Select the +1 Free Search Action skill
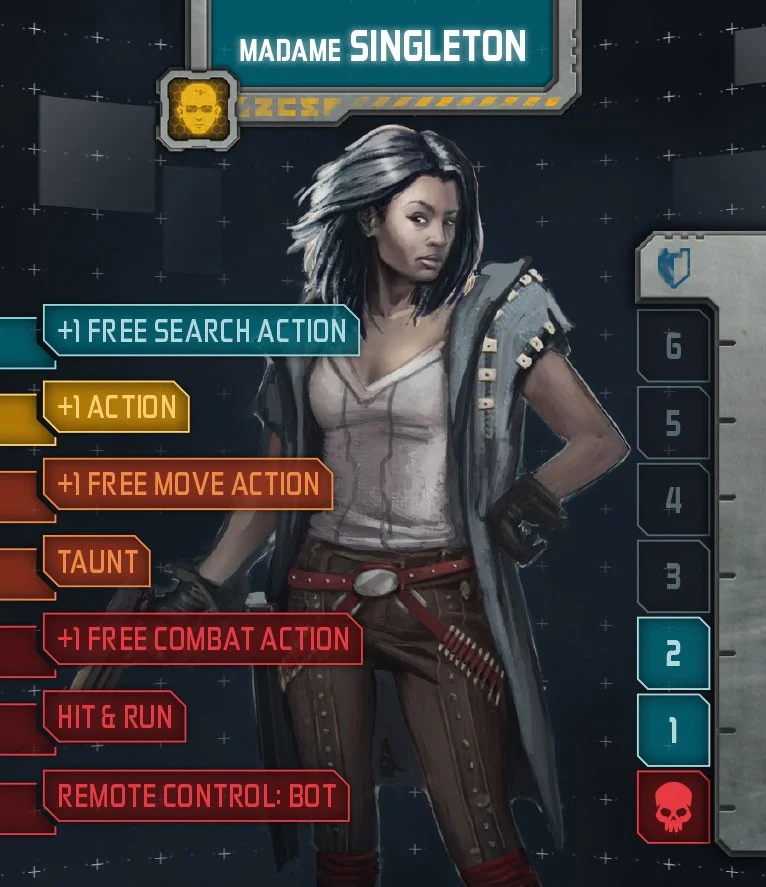The image size is (766, 887). (201, 331)
